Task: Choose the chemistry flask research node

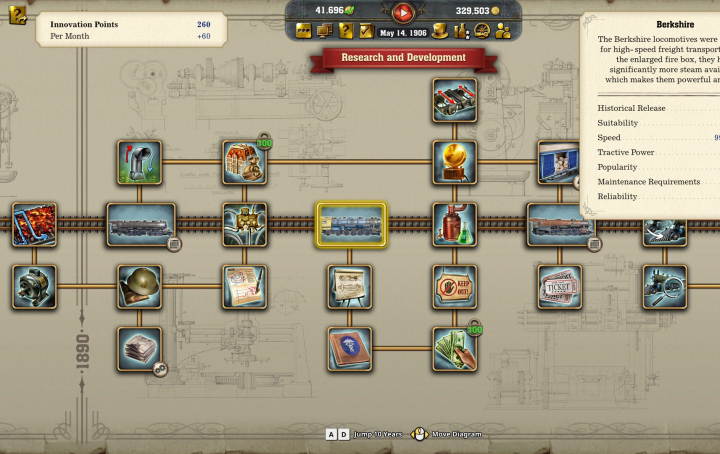Action: point(455,225)
